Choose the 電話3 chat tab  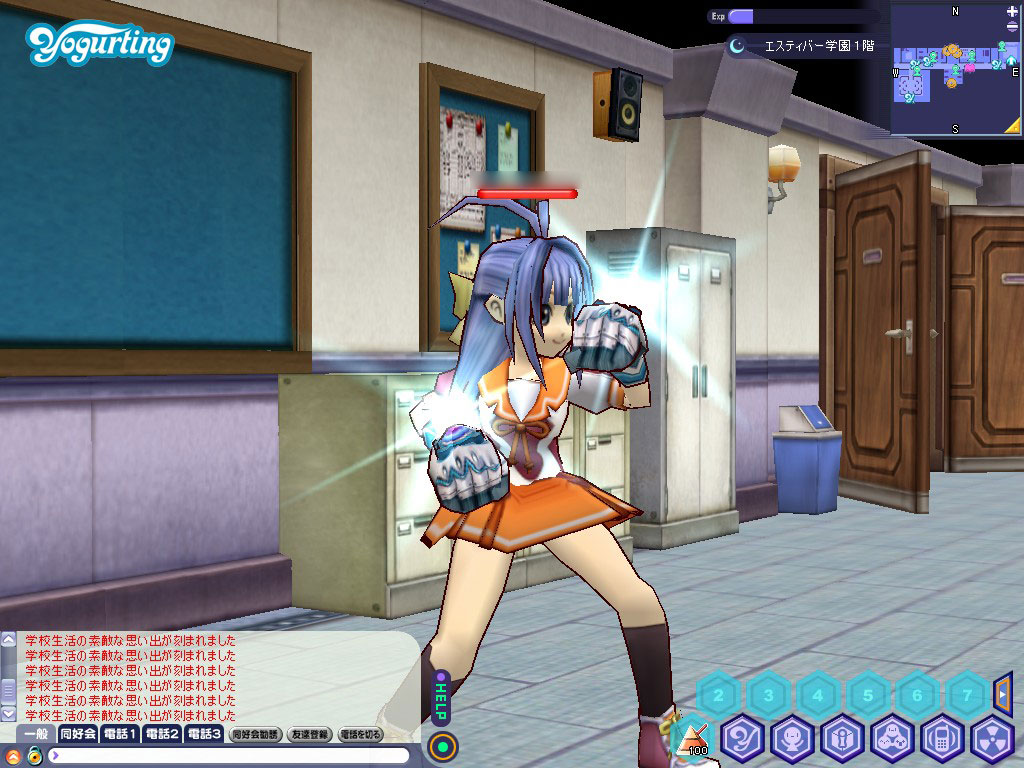point(204,734)
